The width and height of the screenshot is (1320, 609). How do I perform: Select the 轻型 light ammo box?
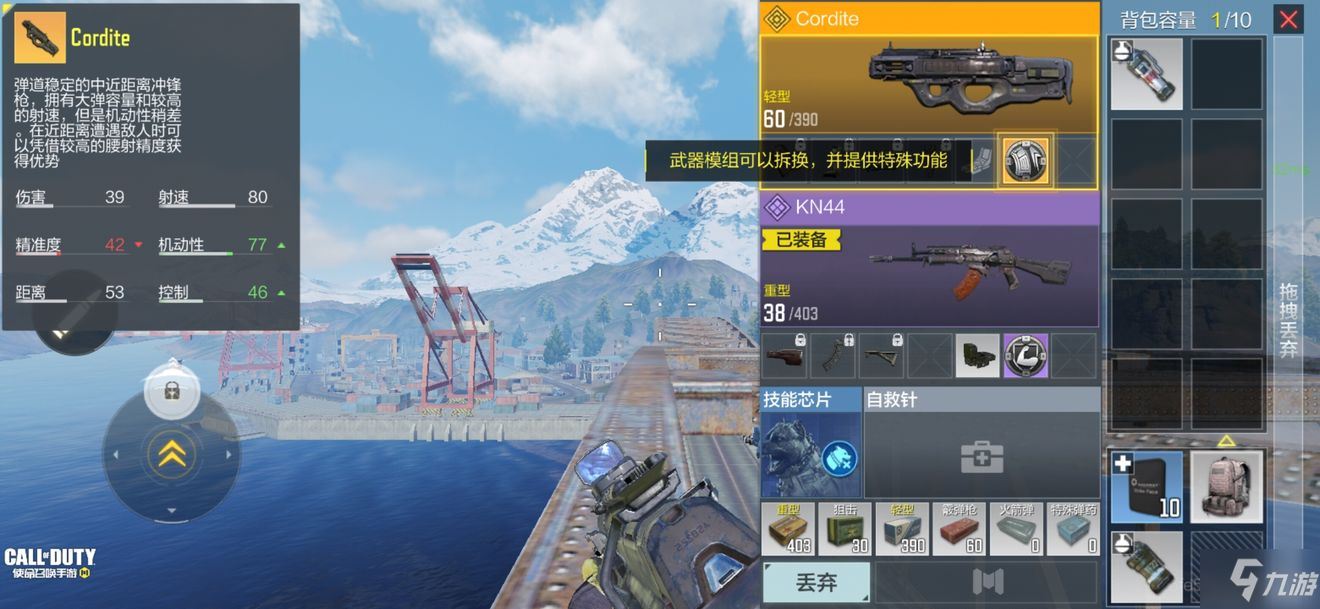[902, 529]
